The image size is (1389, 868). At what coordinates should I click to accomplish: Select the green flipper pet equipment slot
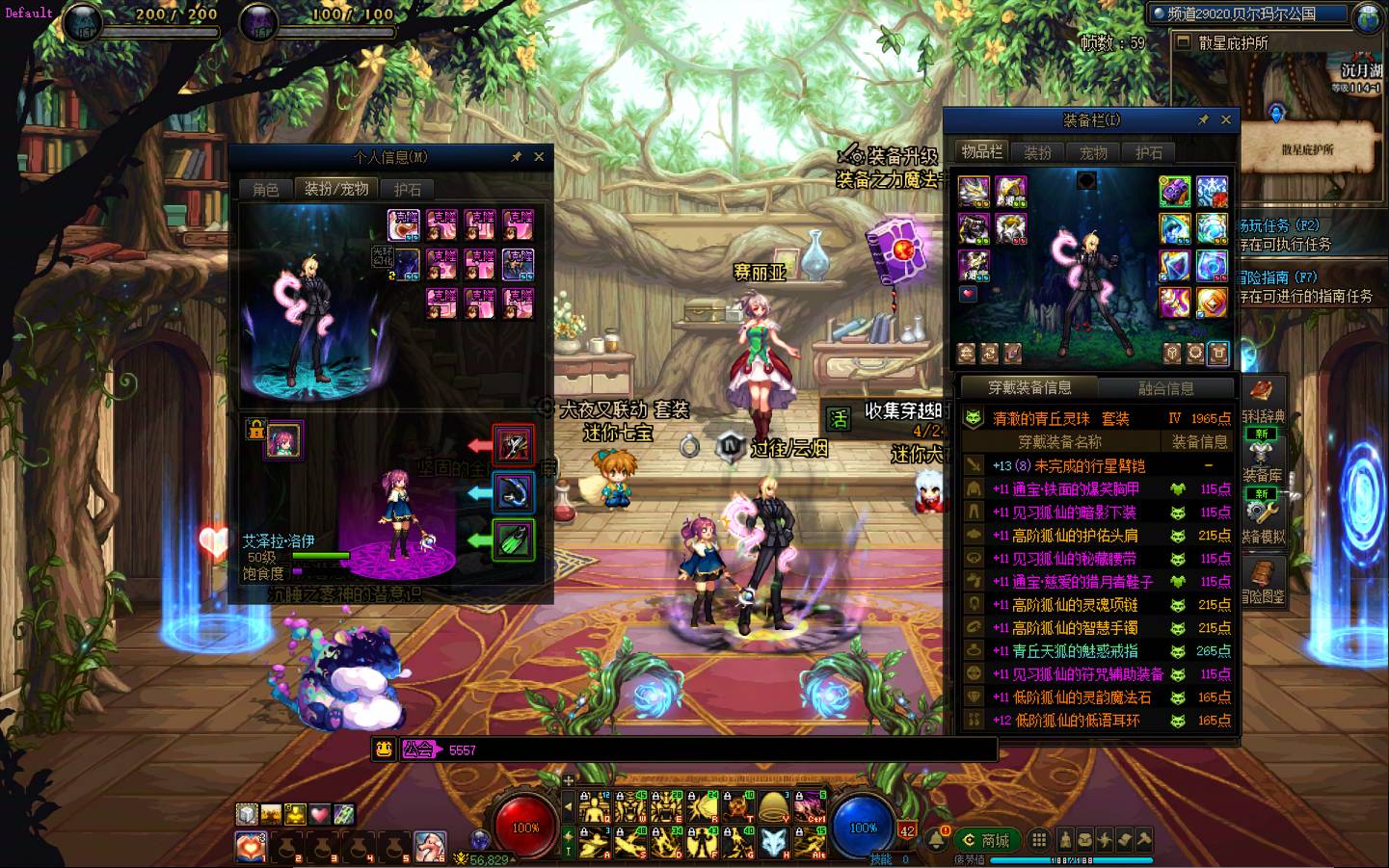[x=513, y=539]
